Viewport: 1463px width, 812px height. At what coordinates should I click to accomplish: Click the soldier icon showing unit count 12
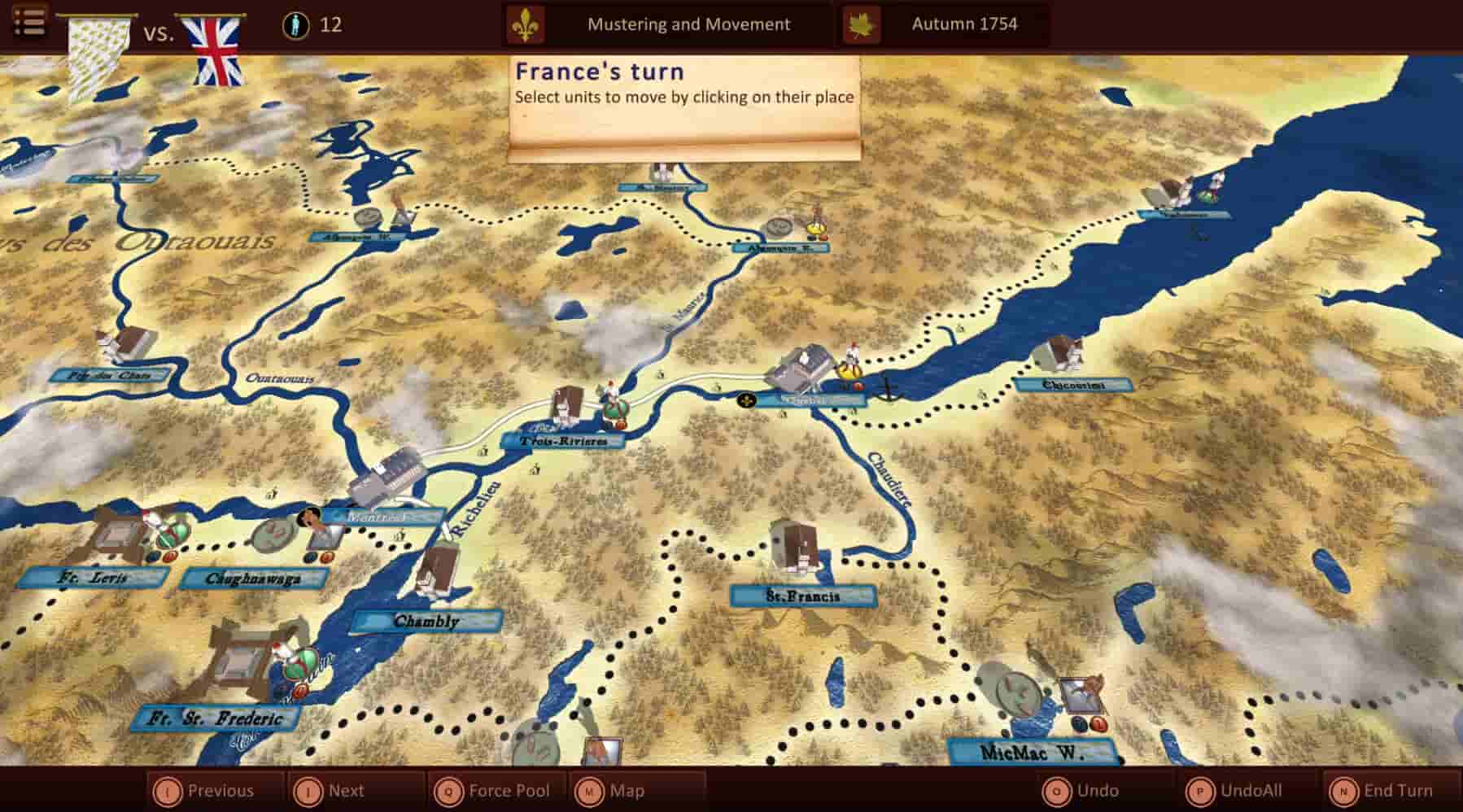pyautogui.click(x=295, y=24)
